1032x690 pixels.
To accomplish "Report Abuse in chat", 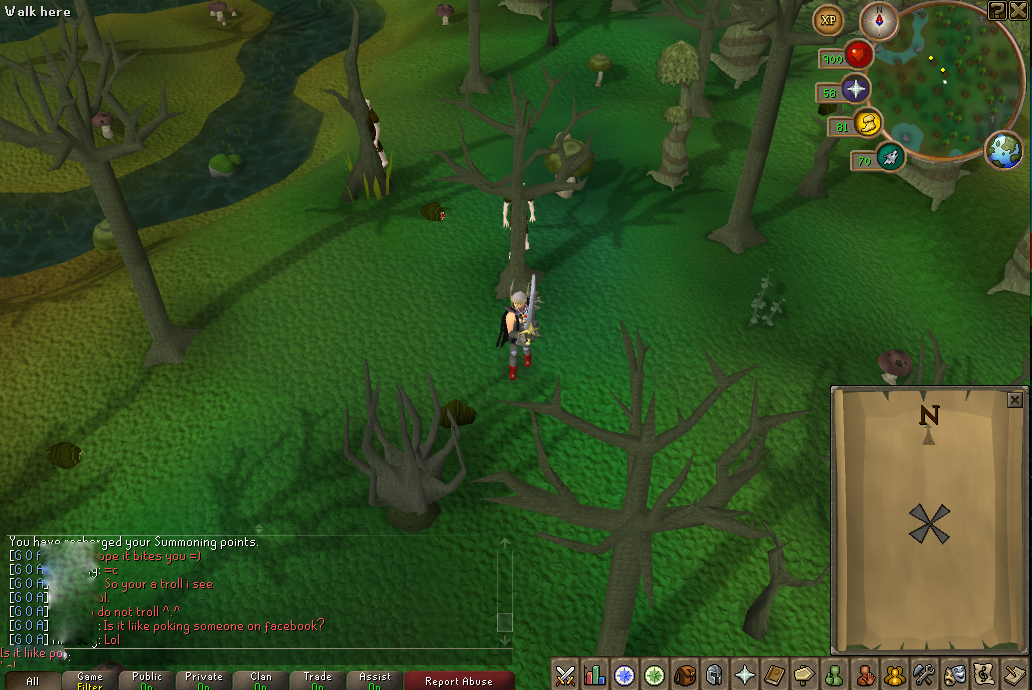I will point(458,681).
